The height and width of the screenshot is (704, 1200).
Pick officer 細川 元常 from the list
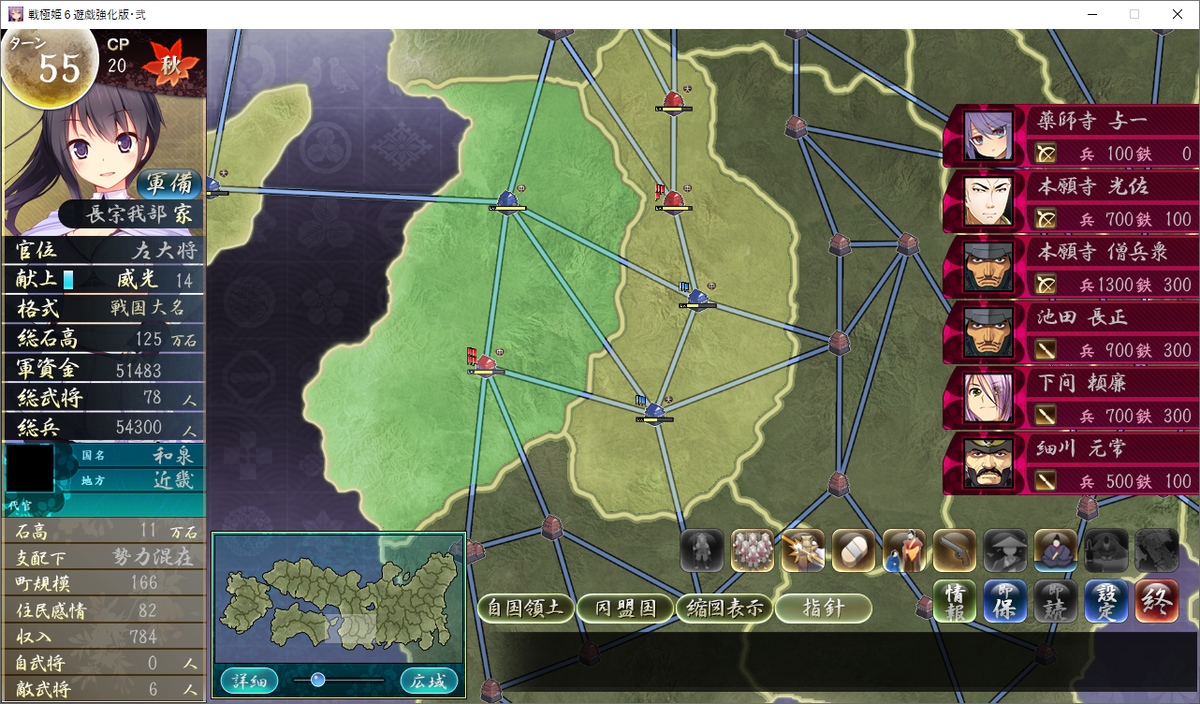pyautogui.click(x=1070, y=463)
